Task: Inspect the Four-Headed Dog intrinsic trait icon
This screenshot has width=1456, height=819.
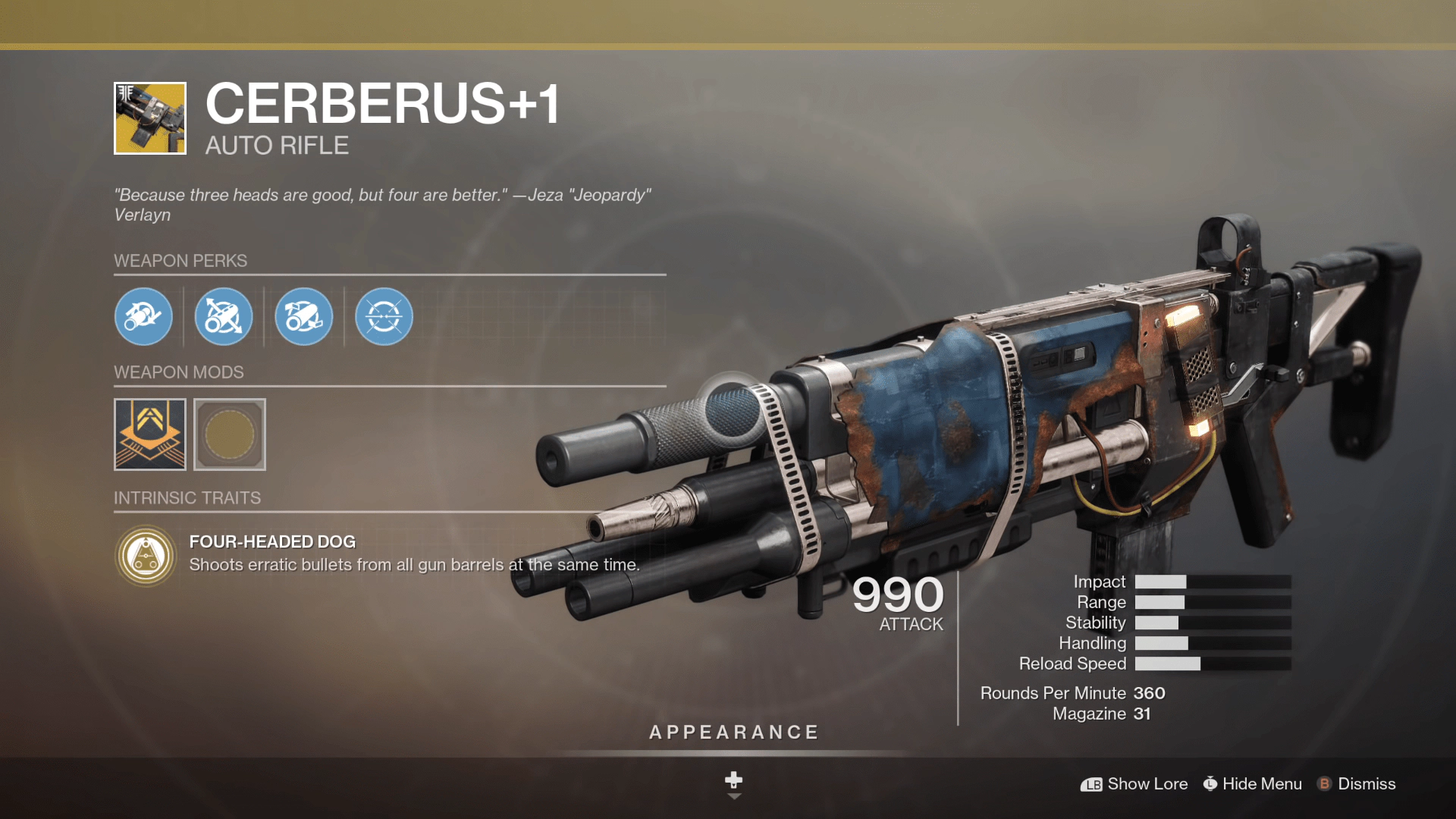Action: (x=146, y=556)
